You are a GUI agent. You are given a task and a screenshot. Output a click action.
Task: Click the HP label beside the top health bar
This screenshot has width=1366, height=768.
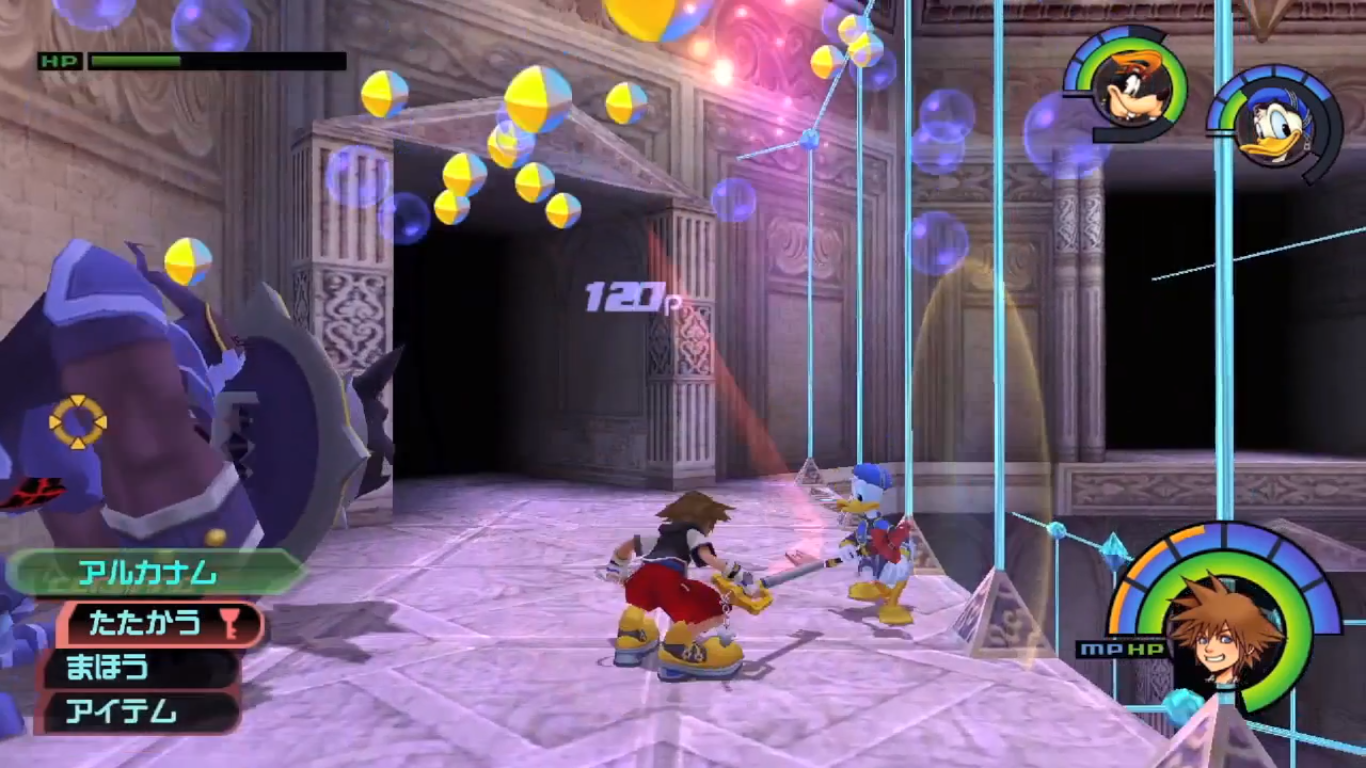tap(60, 61)
